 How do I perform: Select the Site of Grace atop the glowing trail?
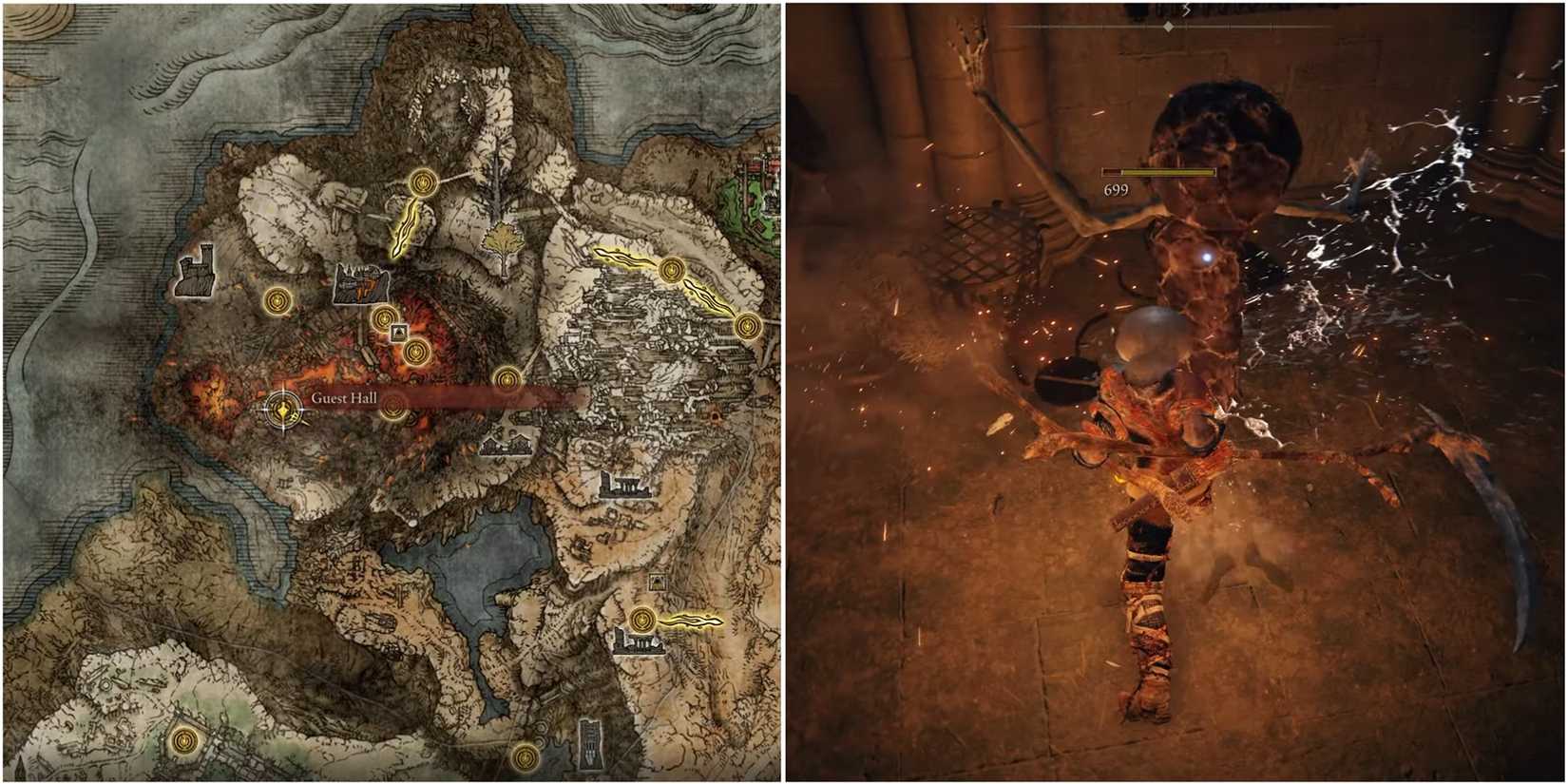point(423,182)
